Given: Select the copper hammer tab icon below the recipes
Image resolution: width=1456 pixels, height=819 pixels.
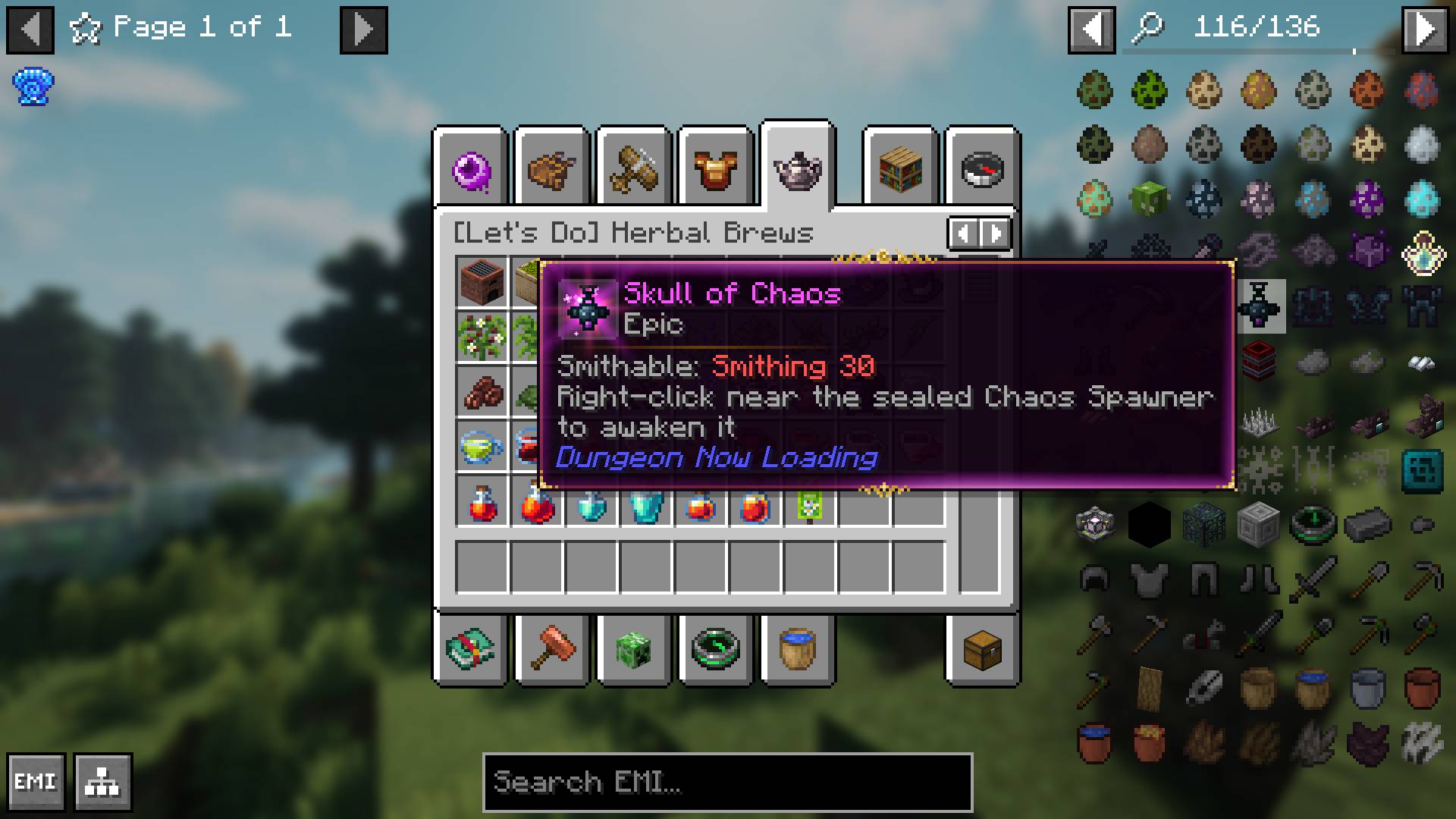Looking at the screenshot, I should (551, 651).
